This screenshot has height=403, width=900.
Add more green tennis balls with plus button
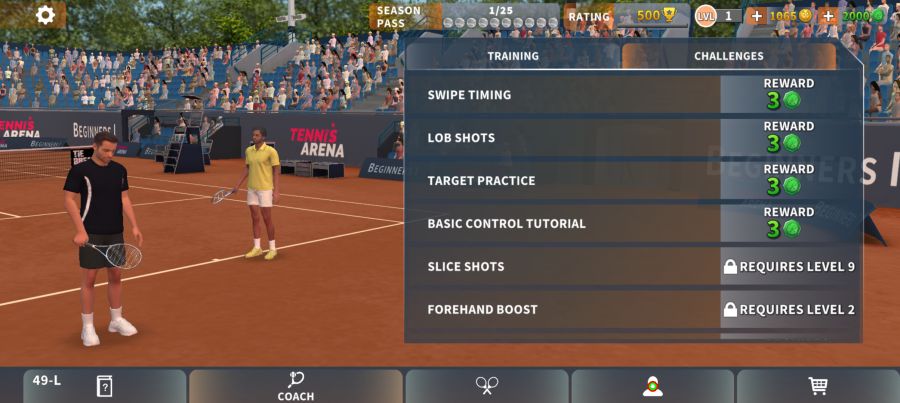coord(828,16)
